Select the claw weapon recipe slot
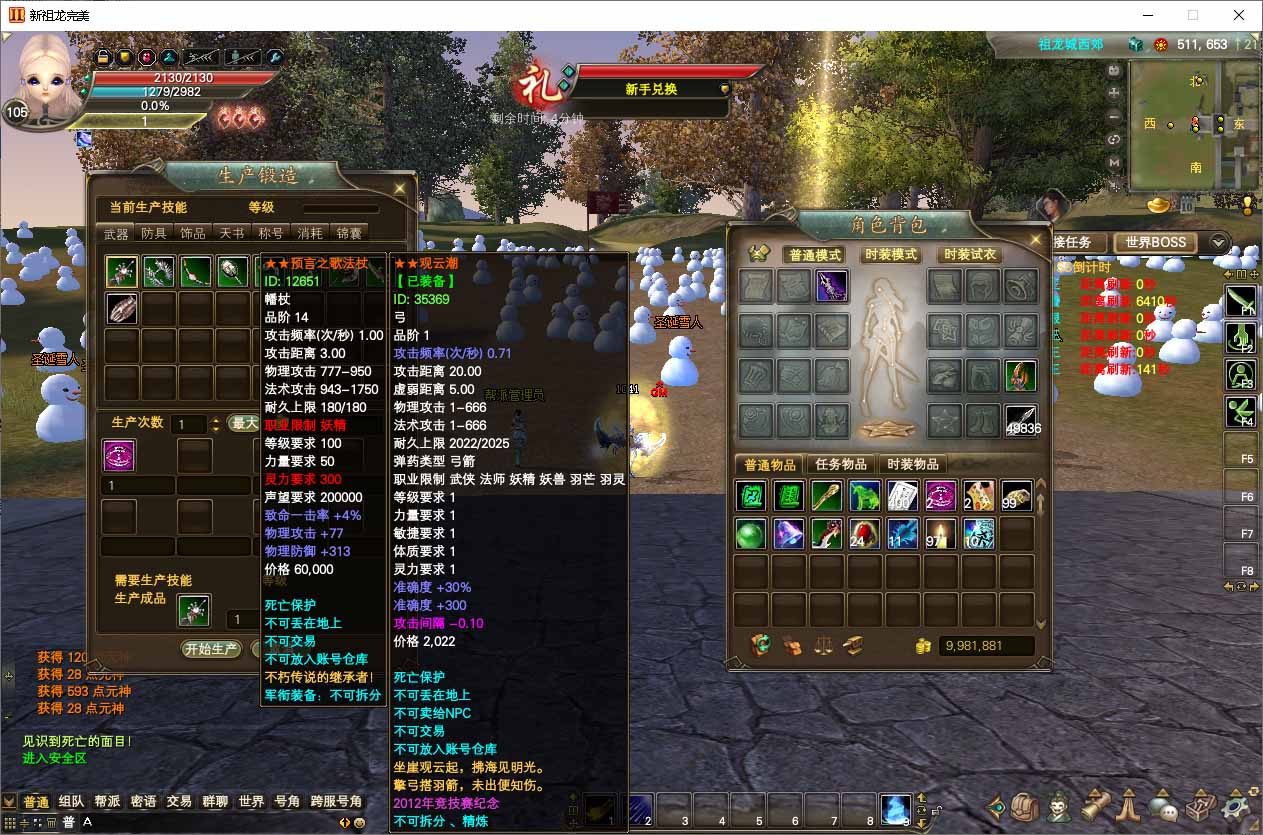Viewport: 1263px width, 835px height. point(122,308)
